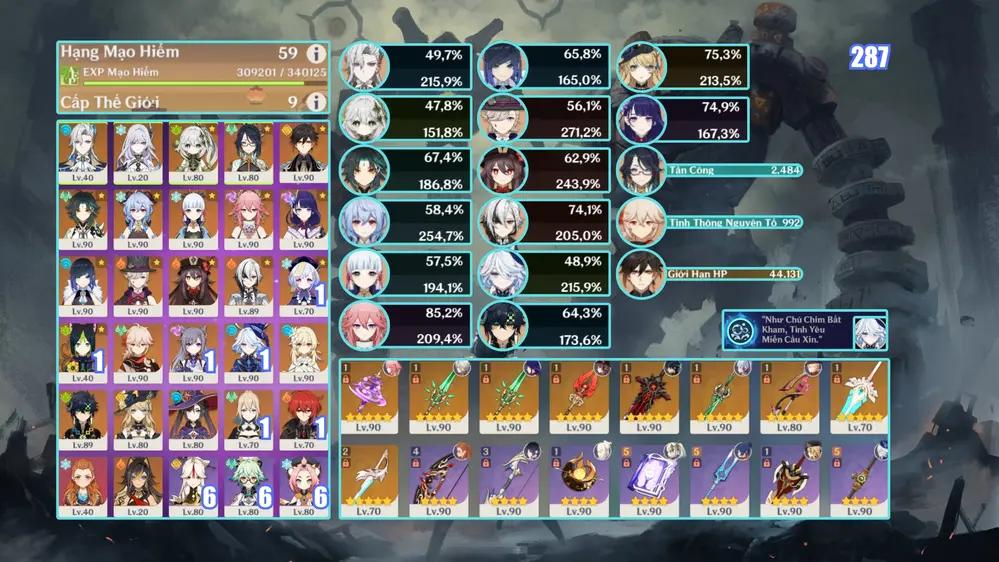This screenshot has width=999, height=562.
Task: Open the Adventure Rank info icon
Action: [316, 55]
